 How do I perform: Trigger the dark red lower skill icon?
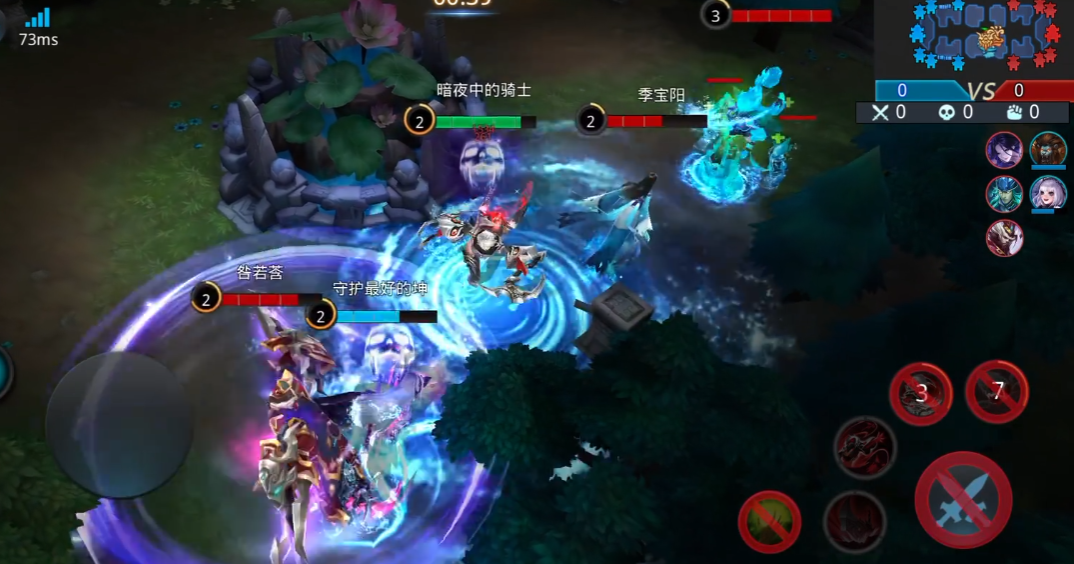[x=854, y=521]
